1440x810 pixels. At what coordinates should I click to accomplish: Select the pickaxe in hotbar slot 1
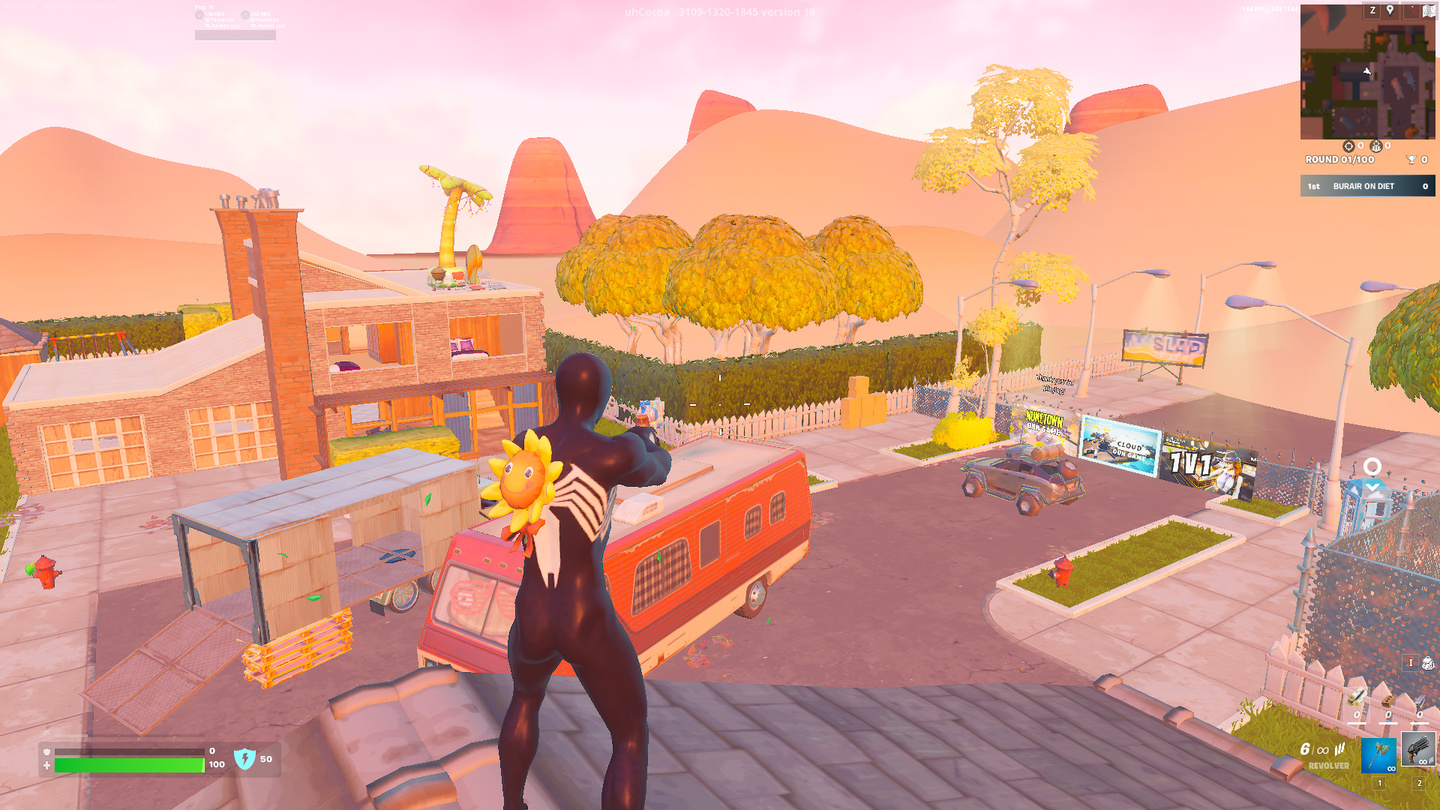(x=1379, y=755)
